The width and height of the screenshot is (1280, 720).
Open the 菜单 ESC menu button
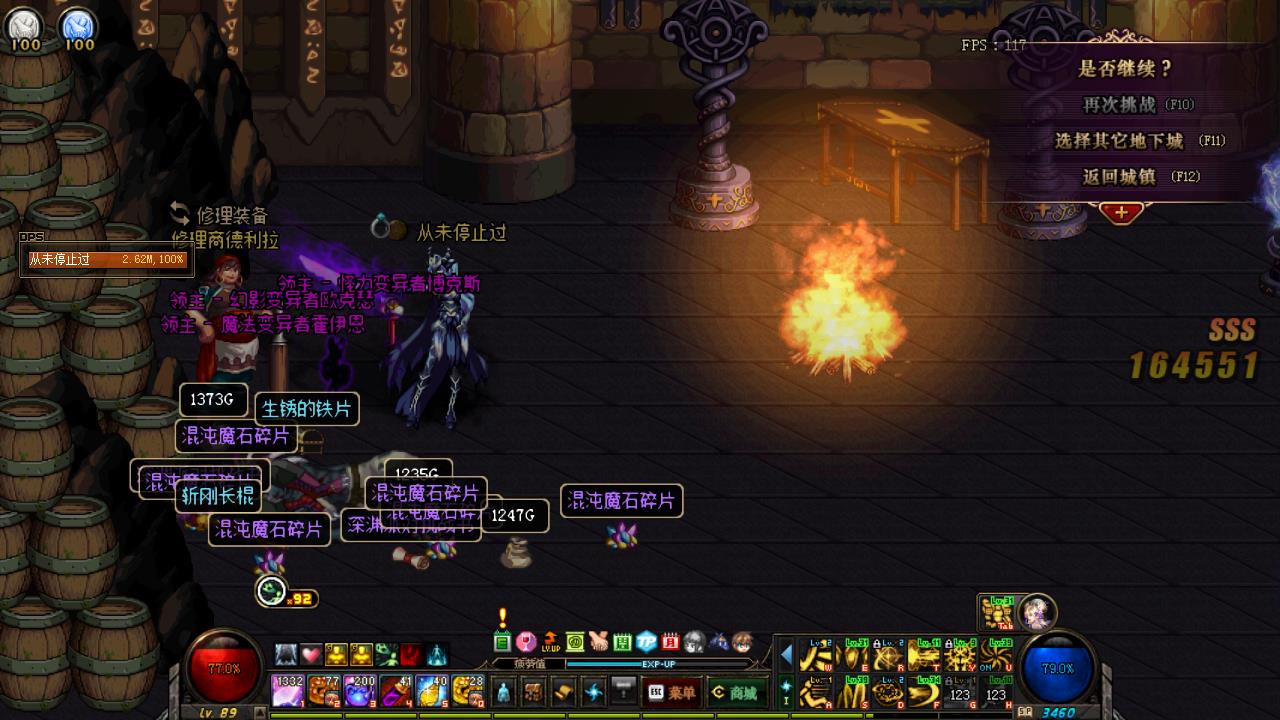[671, 692]
